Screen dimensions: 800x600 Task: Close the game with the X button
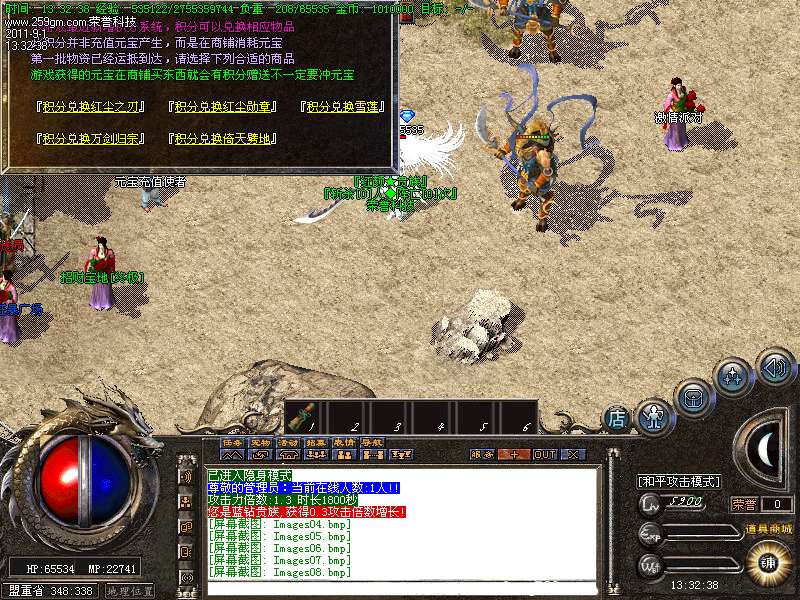tap(572, 454)
